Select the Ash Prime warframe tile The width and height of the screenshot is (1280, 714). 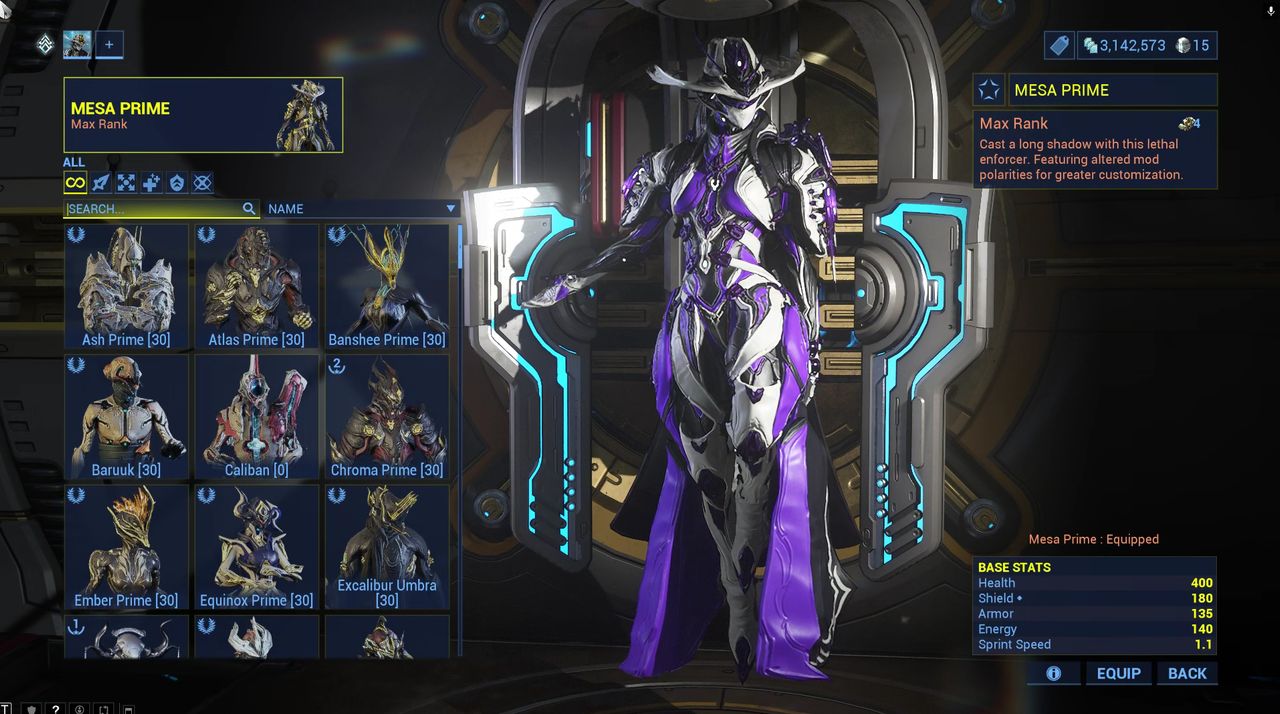(x=126, y=286)
